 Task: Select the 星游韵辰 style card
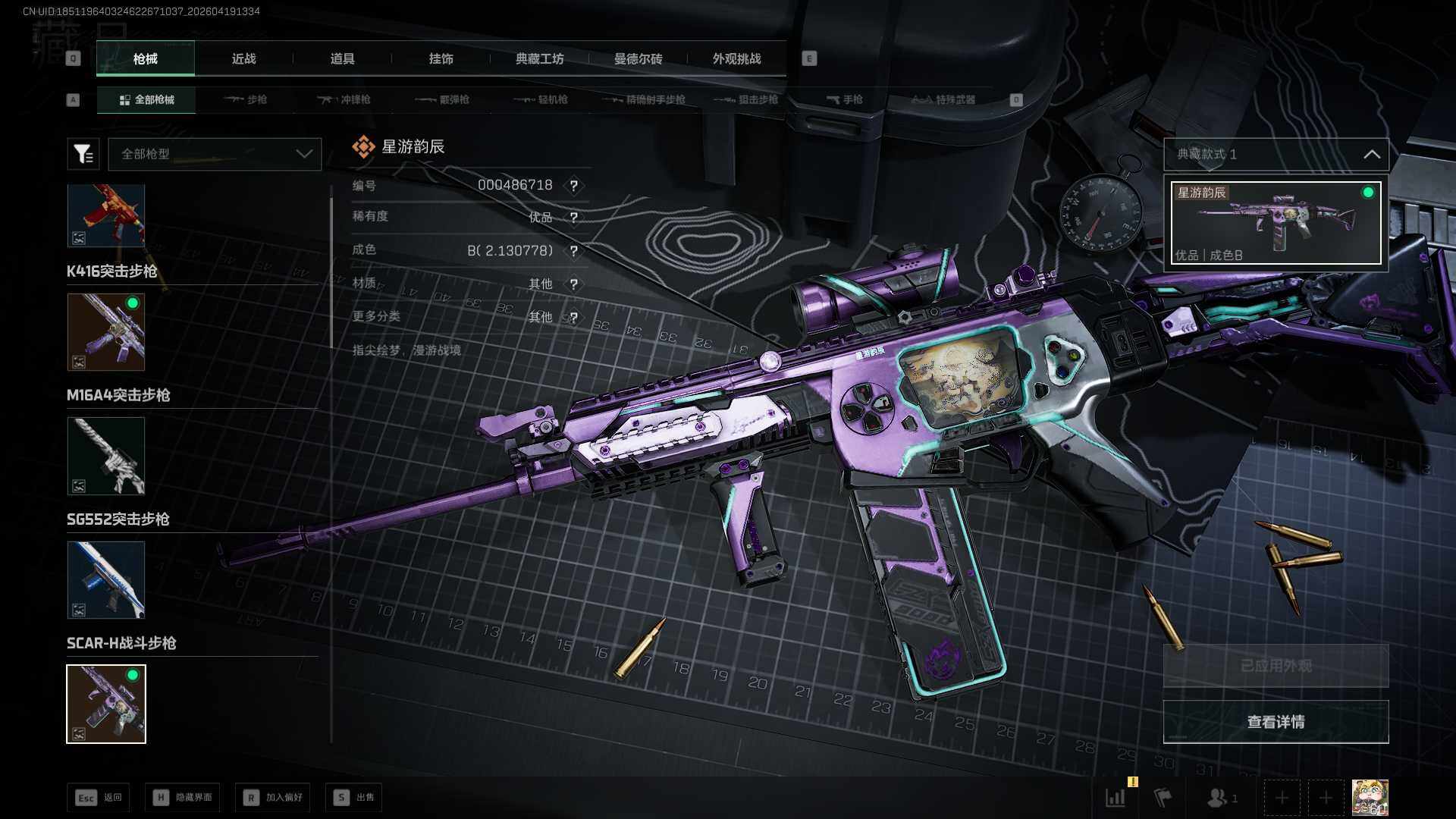point(1276,223)
